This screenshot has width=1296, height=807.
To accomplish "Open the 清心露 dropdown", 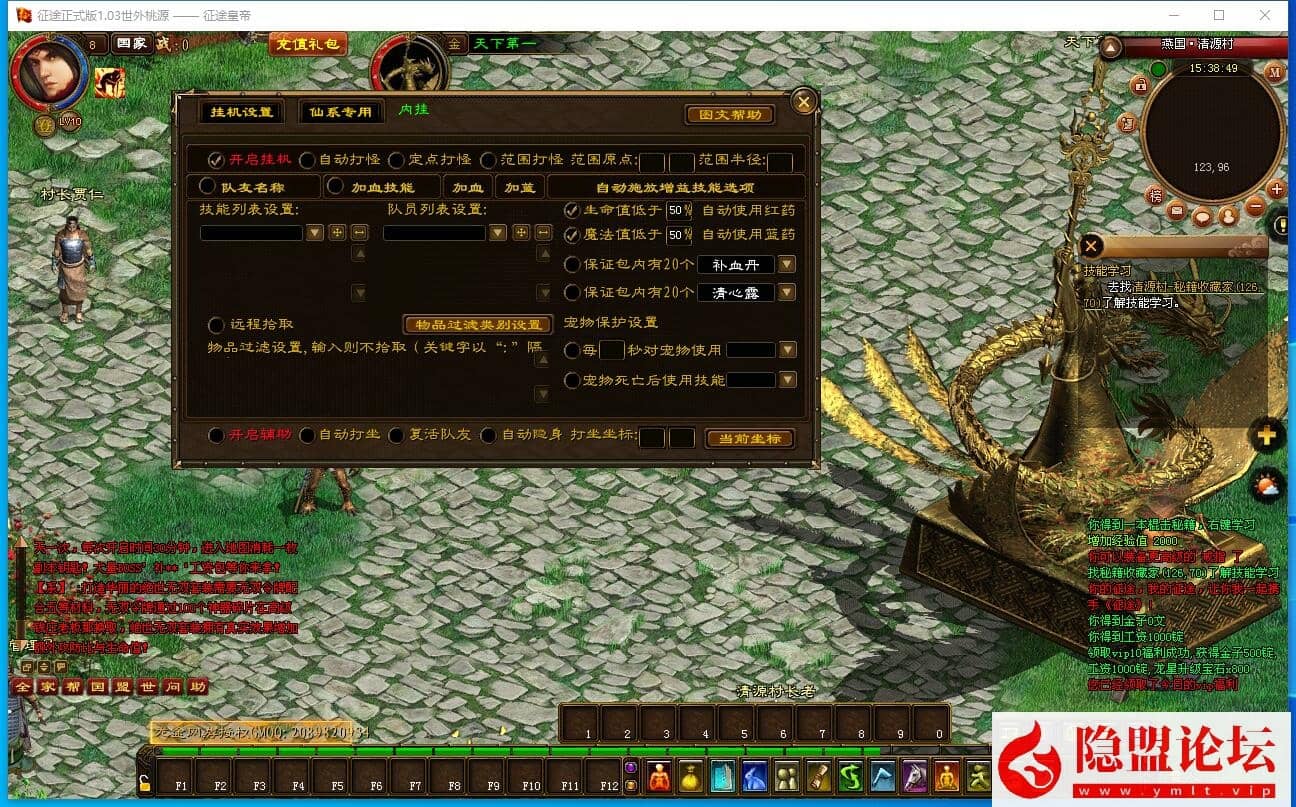I will 788,293.
